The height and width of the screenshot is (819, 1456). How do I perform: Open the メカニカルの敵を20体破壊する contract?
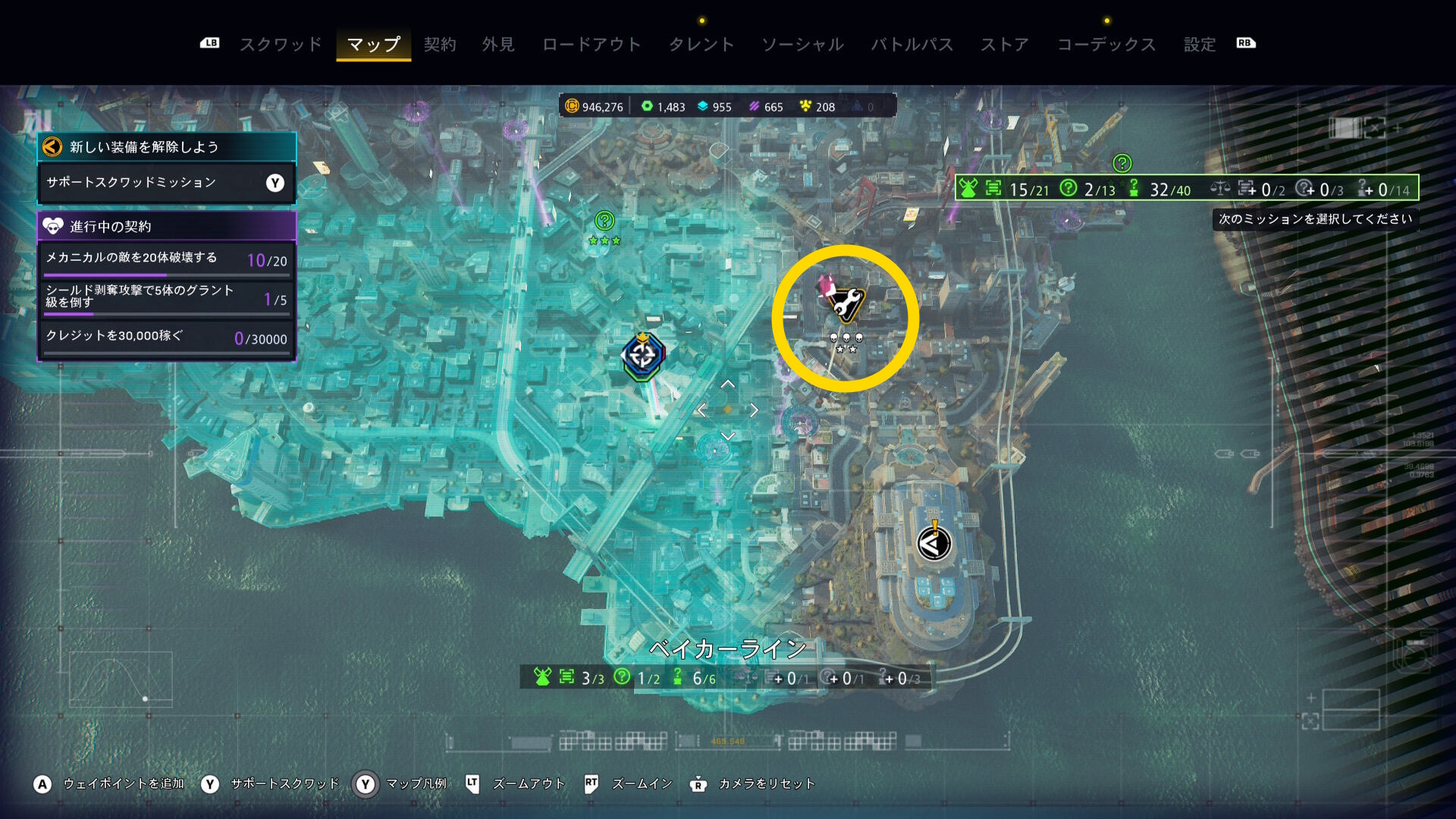[x=166, y=260]
